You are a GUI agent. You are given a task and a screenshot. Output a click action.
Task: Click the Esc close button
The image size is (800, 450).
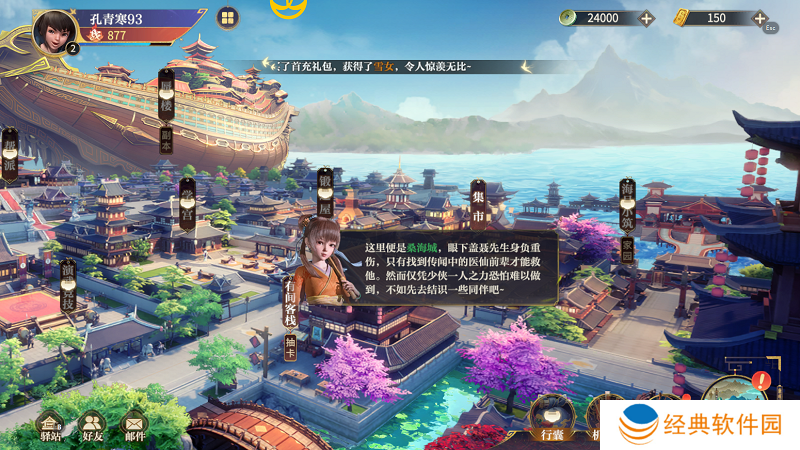click(x=770, y=28)
